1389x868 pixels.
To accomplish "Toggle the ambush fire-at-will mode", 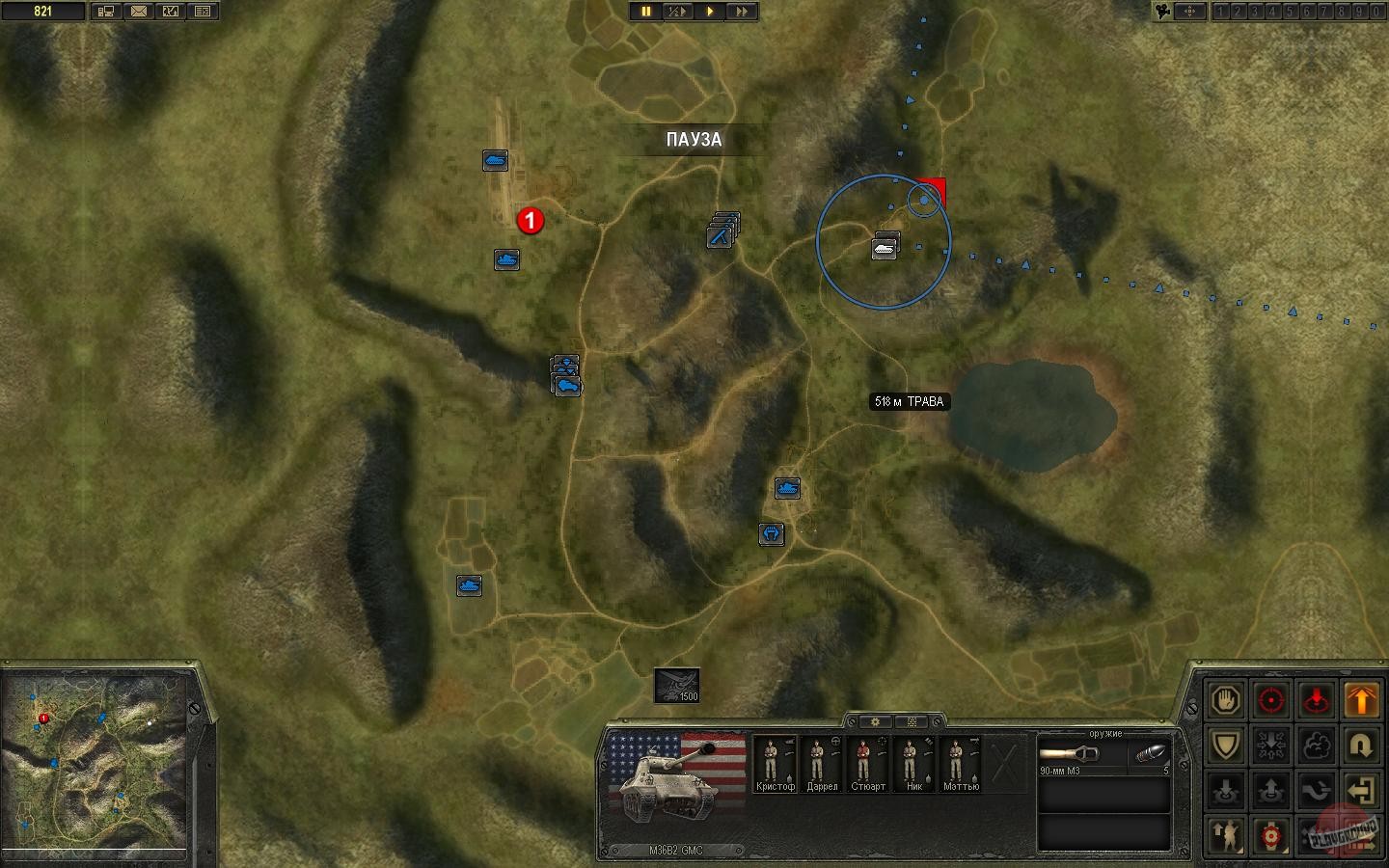I will click(1317, 700).
